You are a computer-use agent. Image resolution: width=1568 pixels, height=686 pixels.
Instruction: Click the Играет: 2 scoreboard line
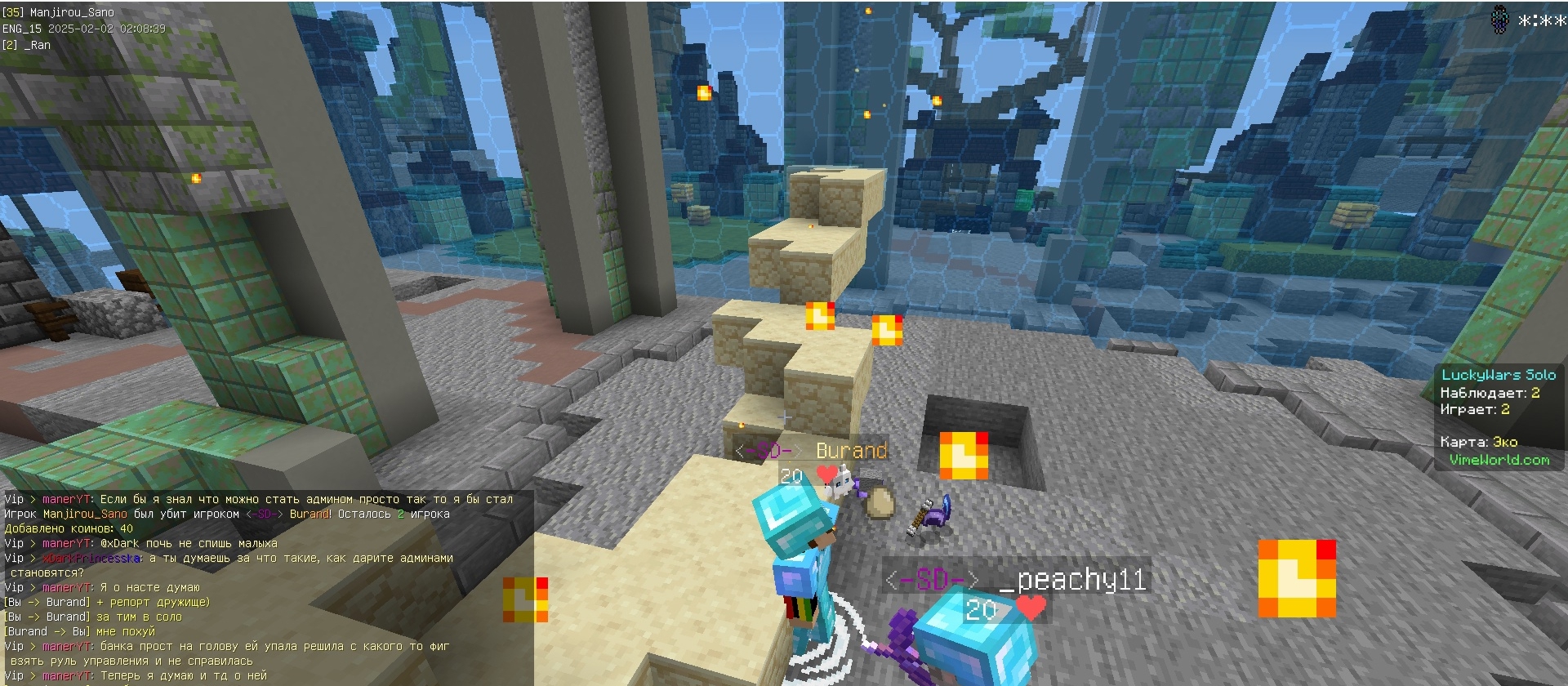[x=1474, y=409]
